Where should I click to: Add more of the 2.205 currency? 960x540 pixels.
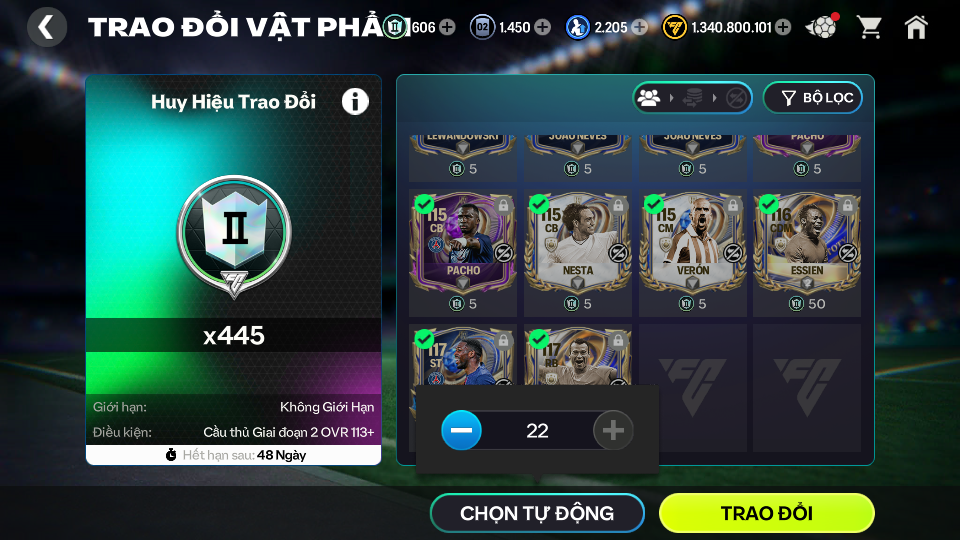pos(640,27)
